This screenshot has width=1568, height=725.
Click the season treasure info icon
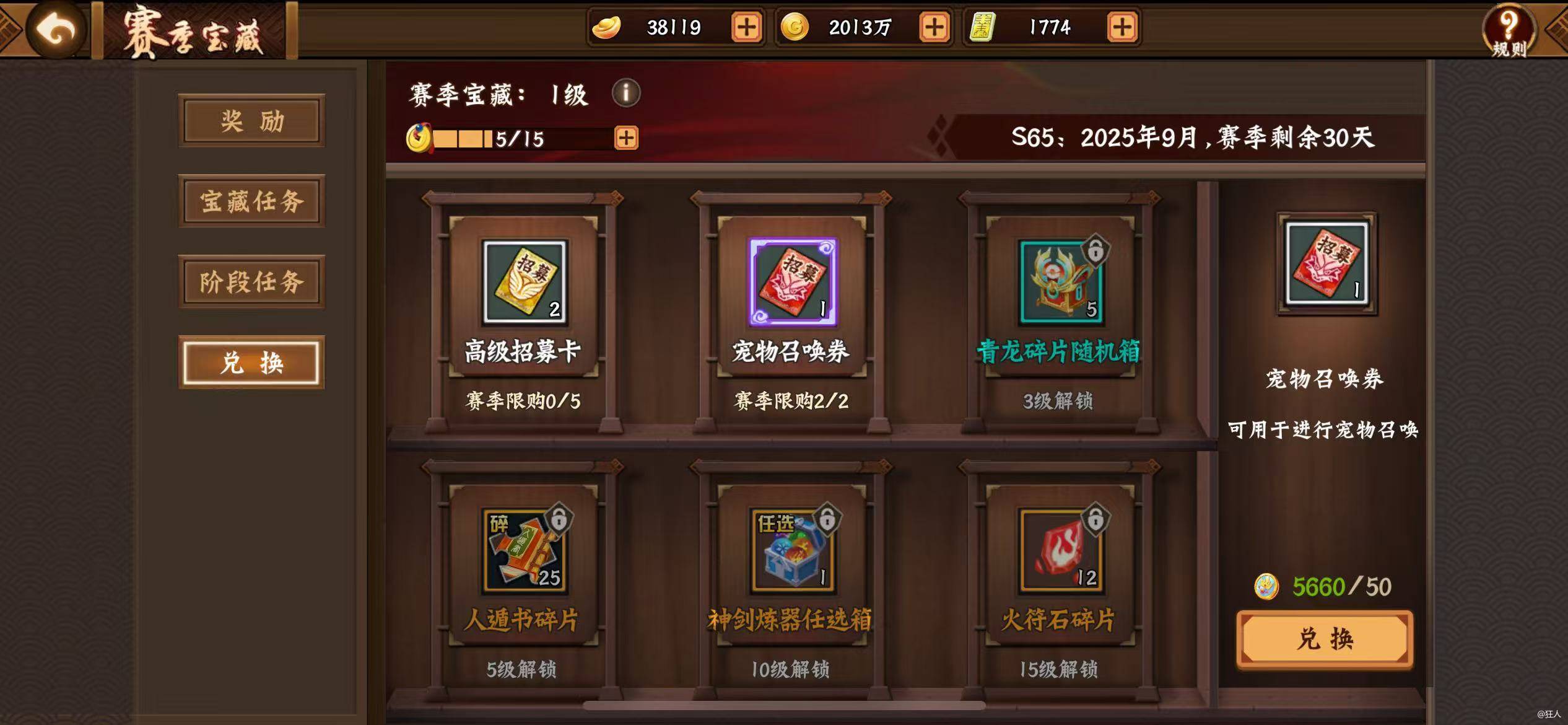pyautogui.click(x=627, y=93)
